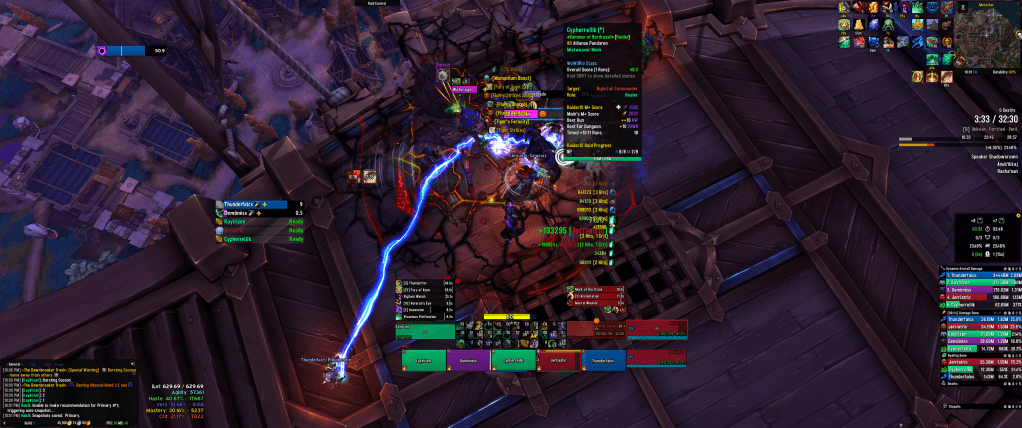Viewport: 1022px width, 428px height.
Task: Click Cypherellik's green party frame
Action: [x=514, y=360]
